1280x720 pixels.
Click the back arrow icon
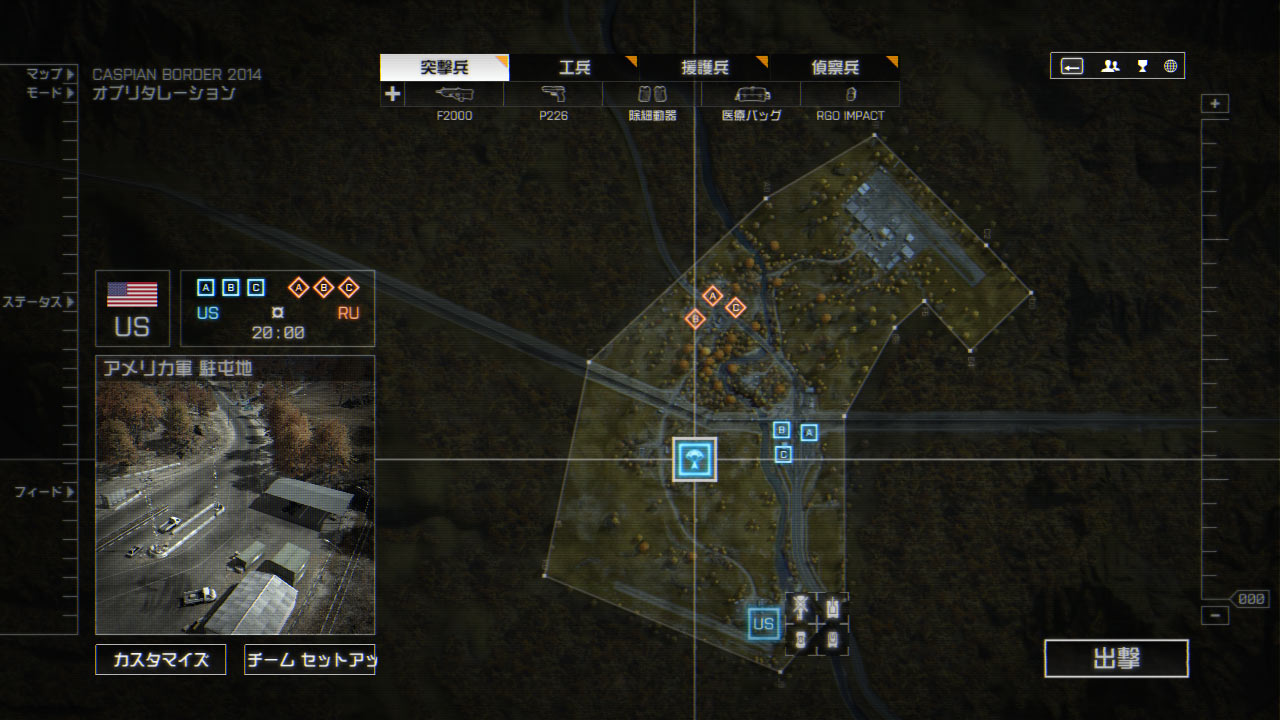click(x=1072, y=67)
